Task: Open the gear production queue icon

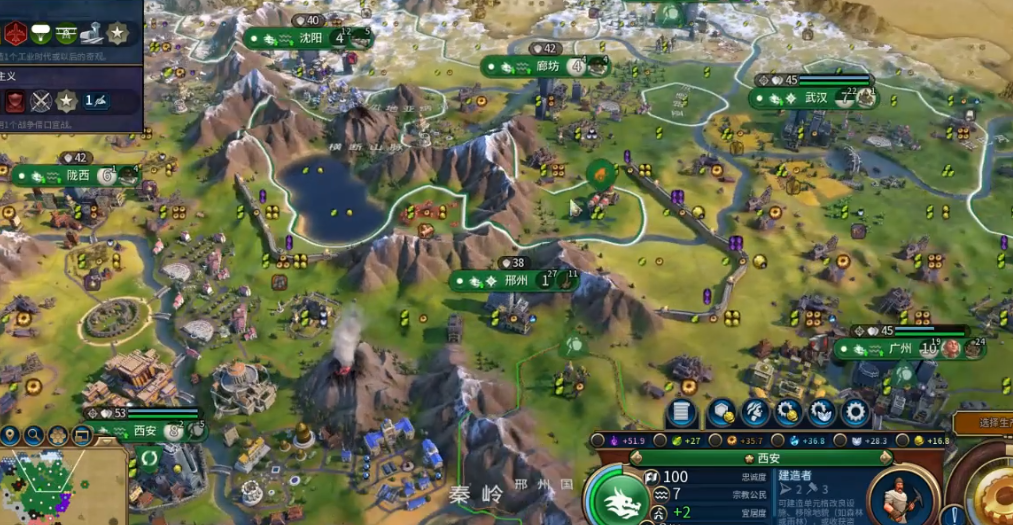Action: (855, 412)
